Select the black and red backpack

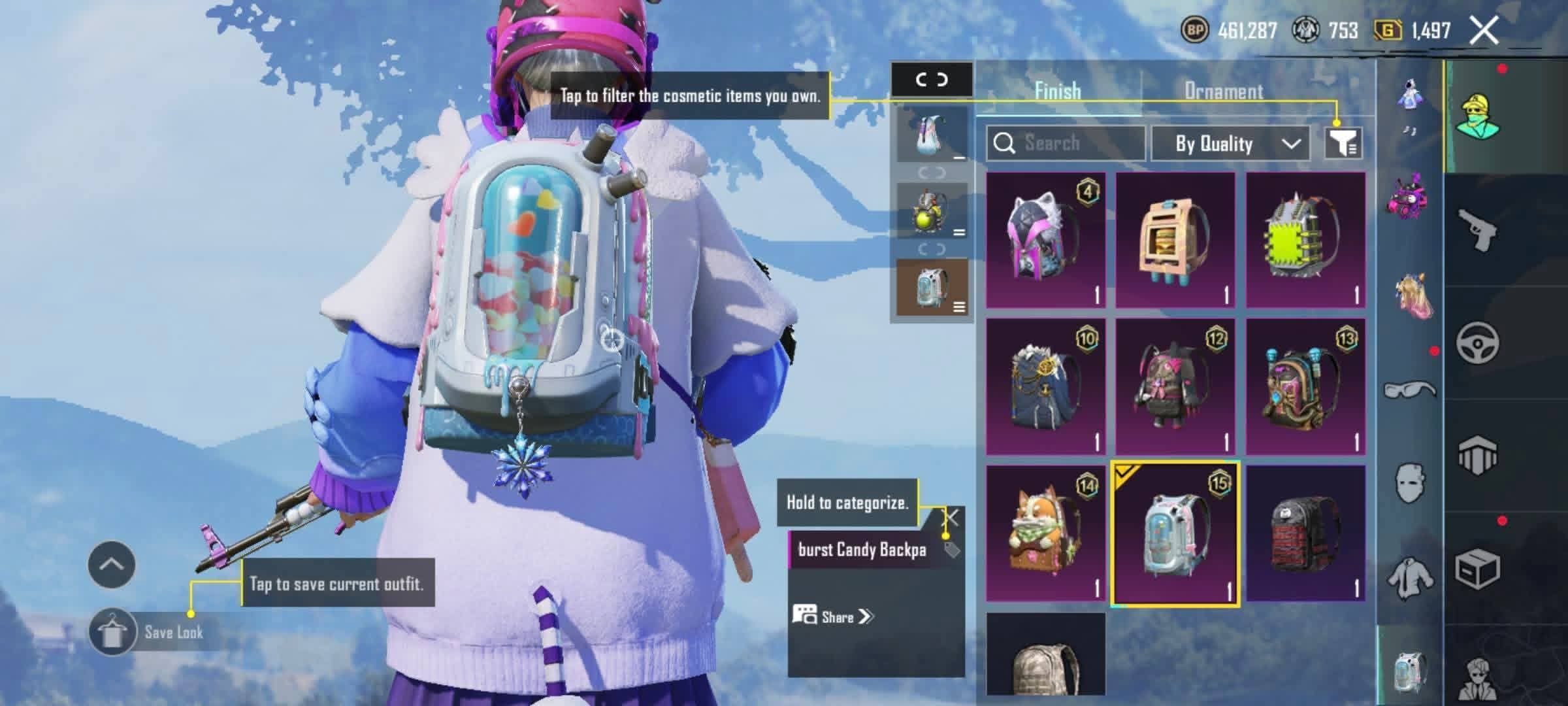point(1305,533)
